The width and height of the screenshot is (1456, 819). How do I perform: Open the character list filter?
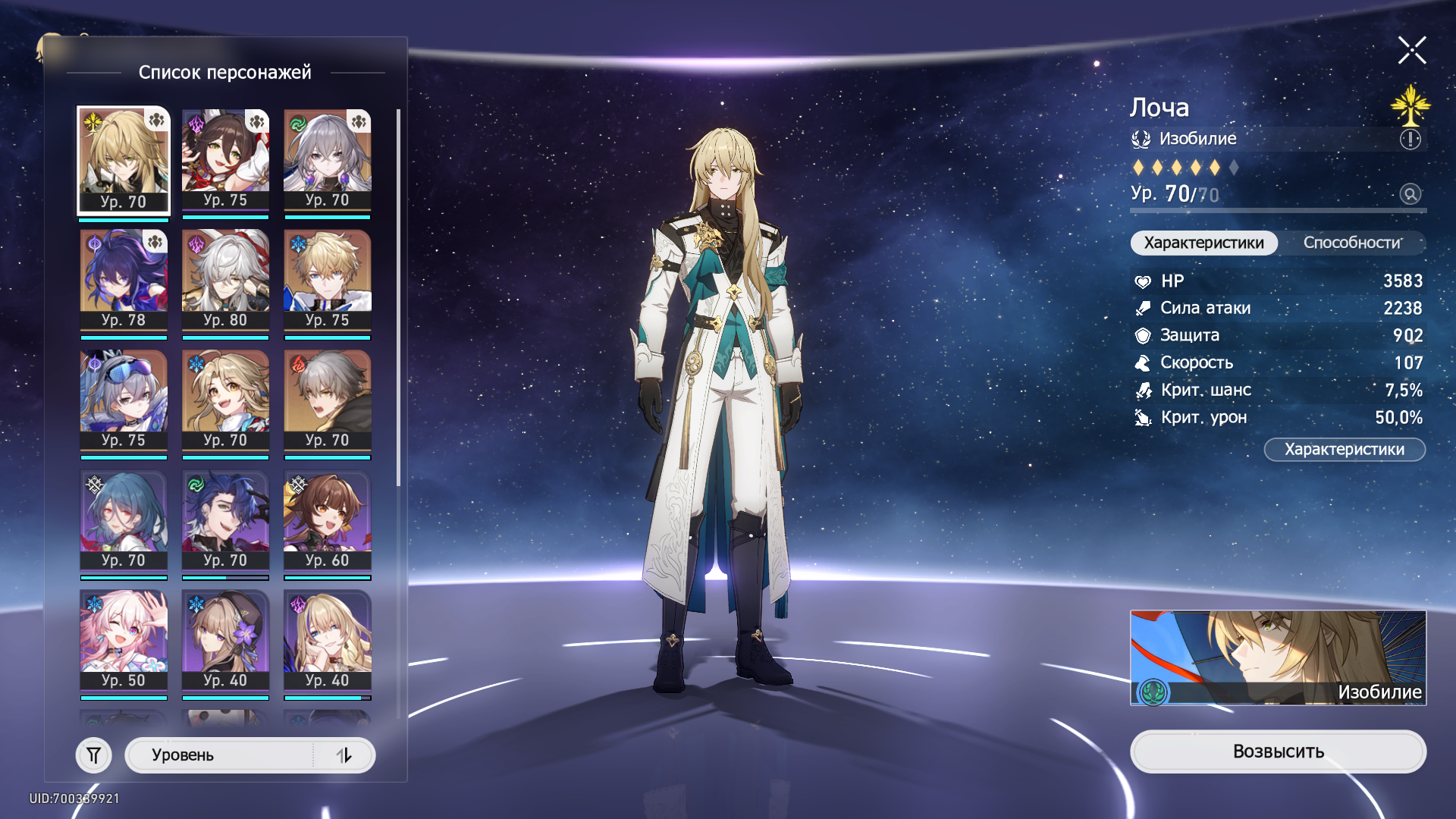click(94, 755)
